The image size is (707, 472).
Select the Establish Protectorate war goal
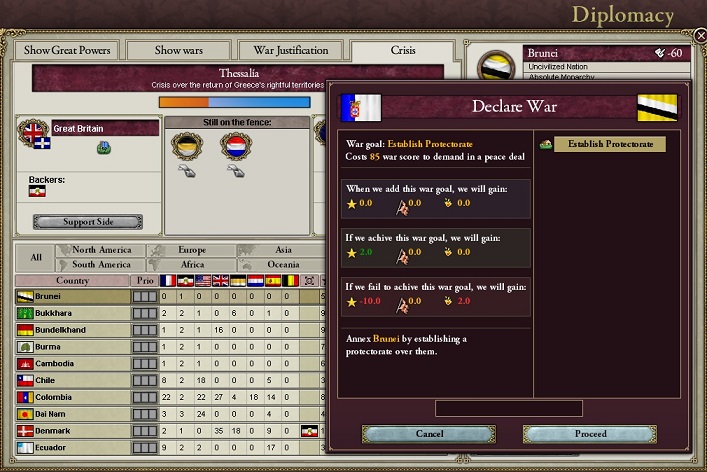pos(610,145)
